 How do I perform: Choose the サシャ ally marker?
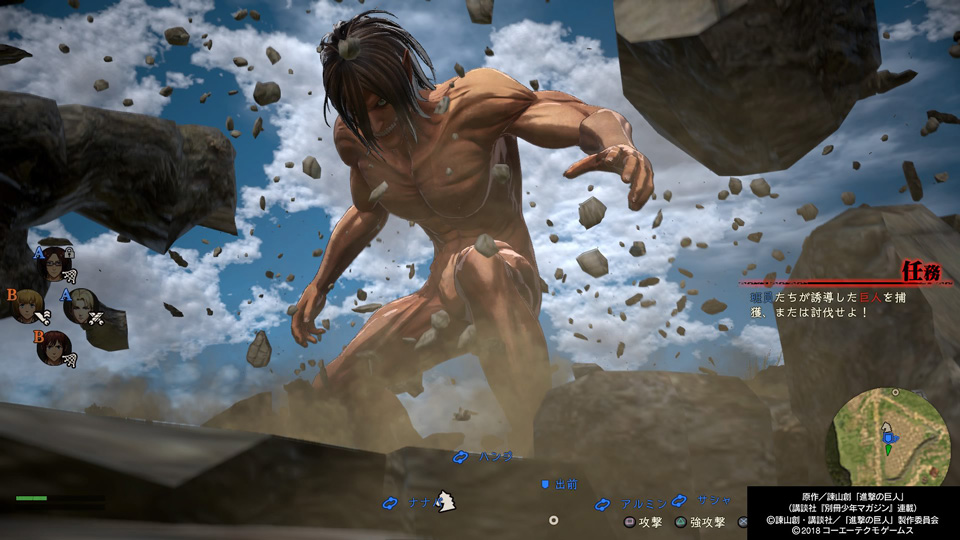point(694,500)
